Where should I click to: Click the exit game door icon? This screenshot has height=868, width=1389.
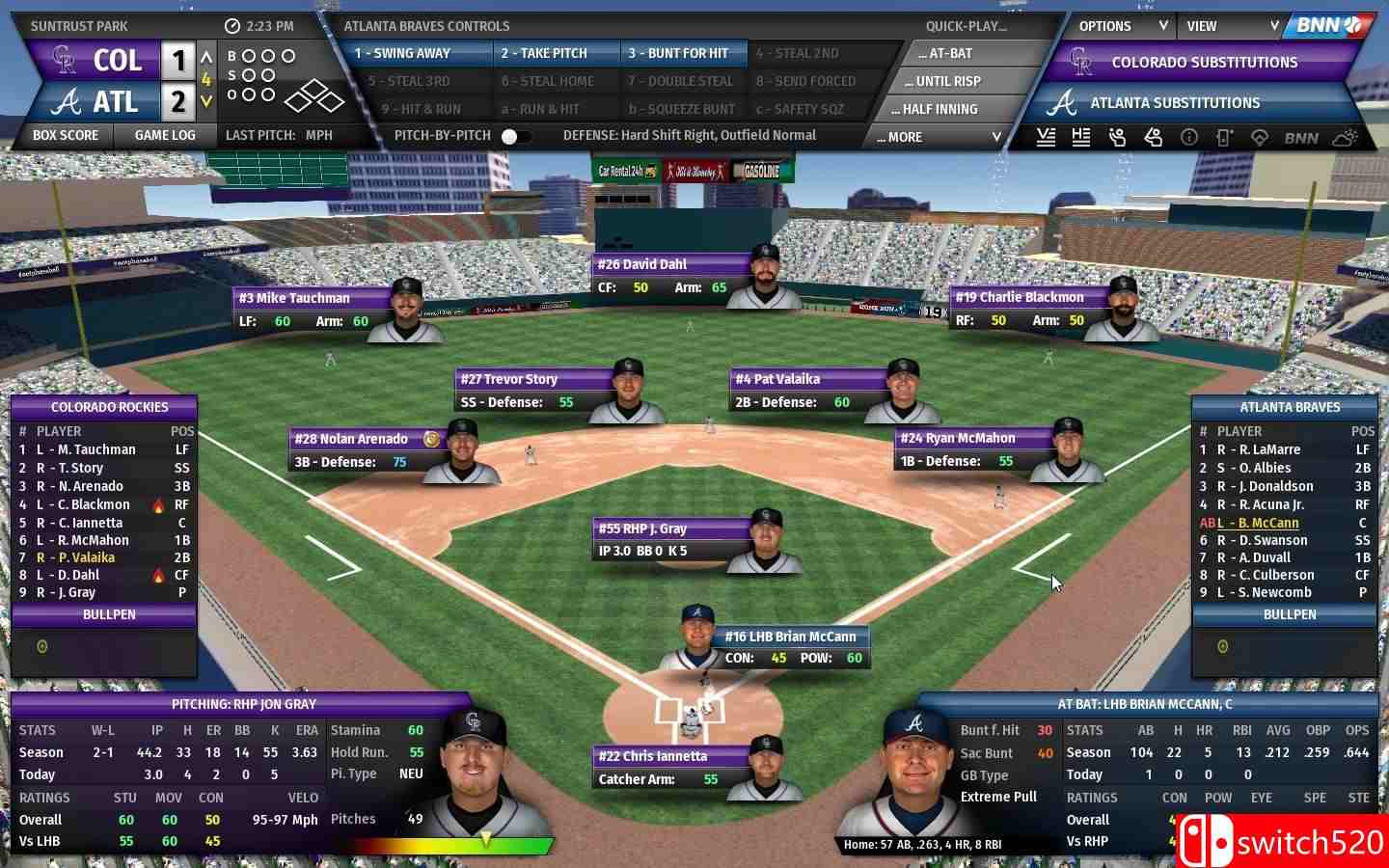tap(1223, 137)
